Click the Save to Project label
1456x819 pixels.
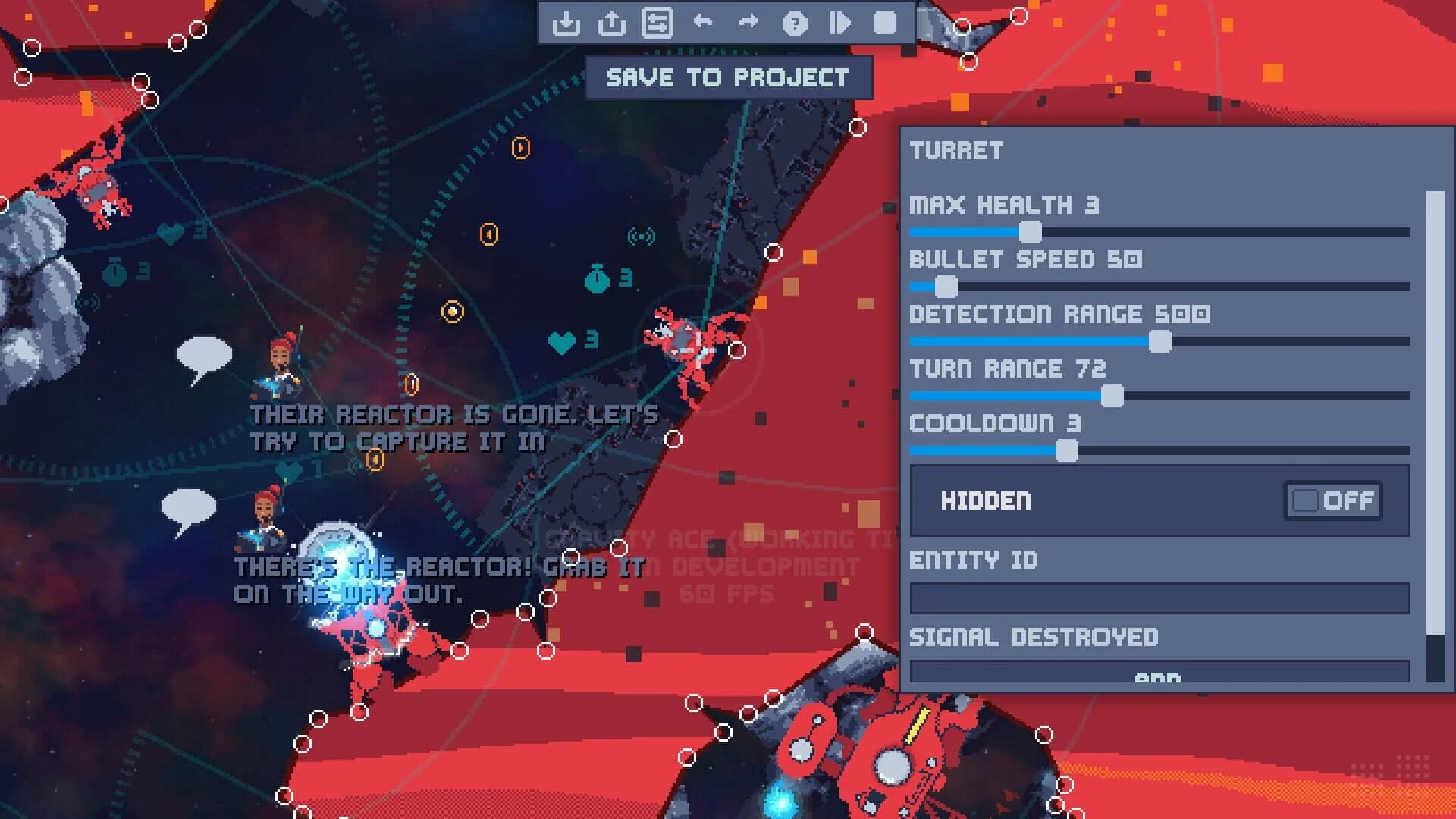coord(728,76)
